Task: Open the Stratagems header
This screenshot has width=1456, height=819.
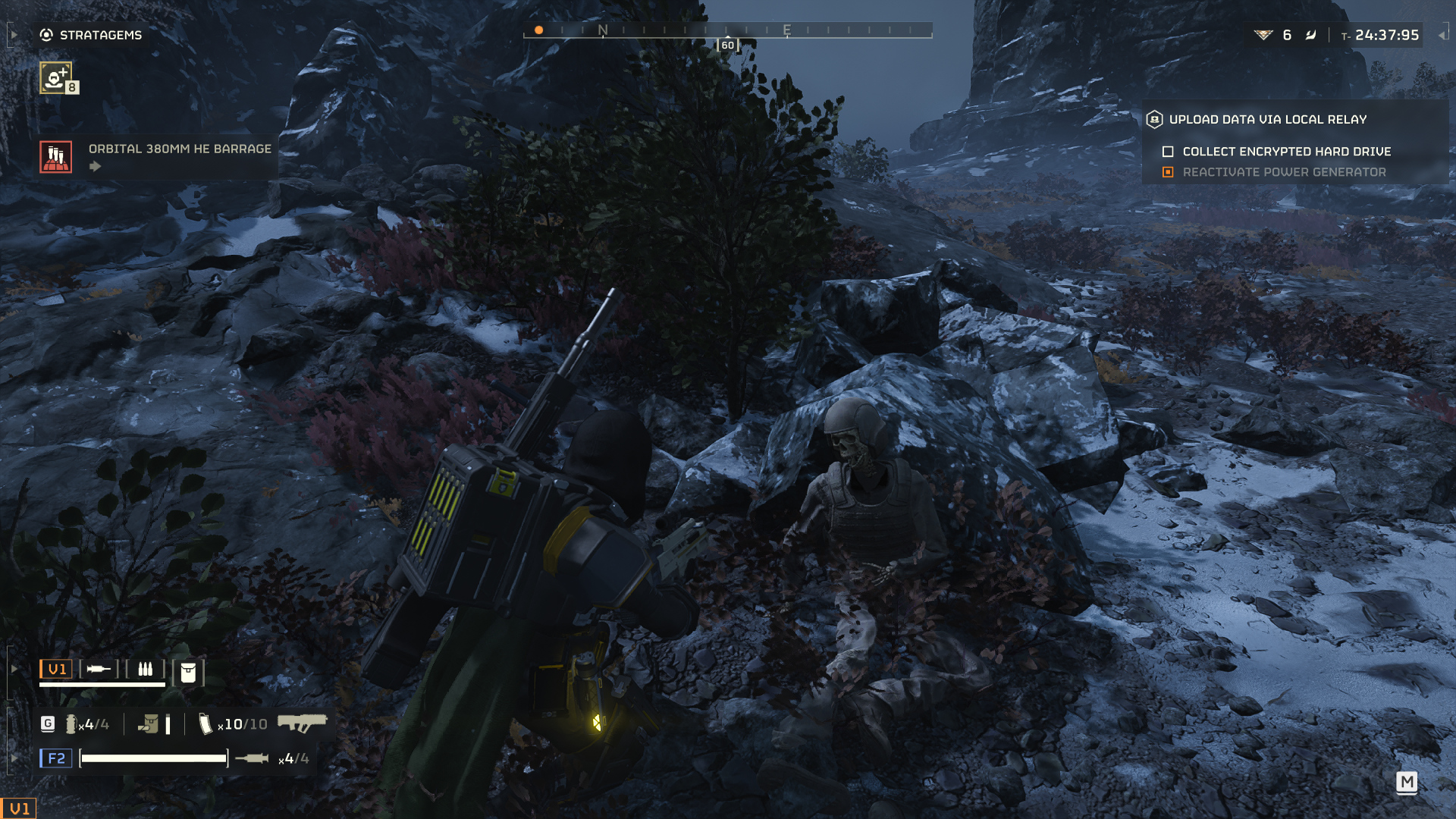Action: pos(91,35)
